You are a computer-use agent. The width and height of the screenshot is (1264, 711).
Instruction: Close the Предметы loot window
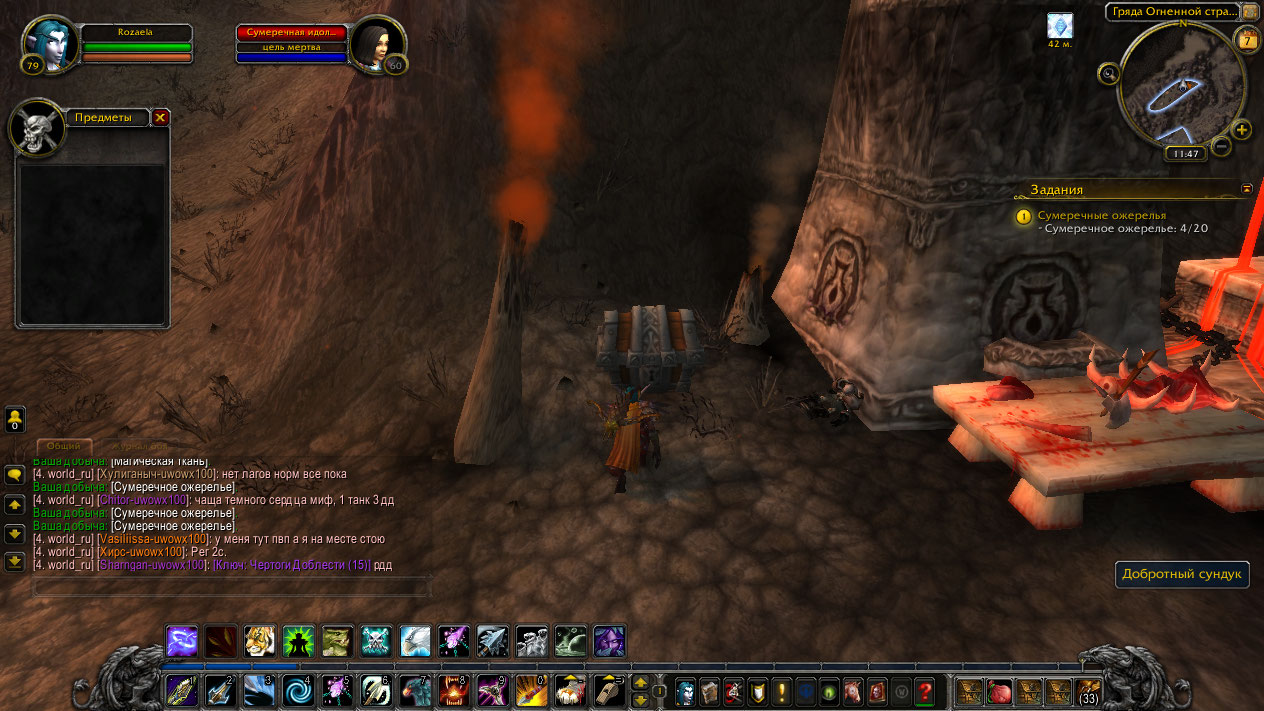pyautogui.click(x=161, y=117)
